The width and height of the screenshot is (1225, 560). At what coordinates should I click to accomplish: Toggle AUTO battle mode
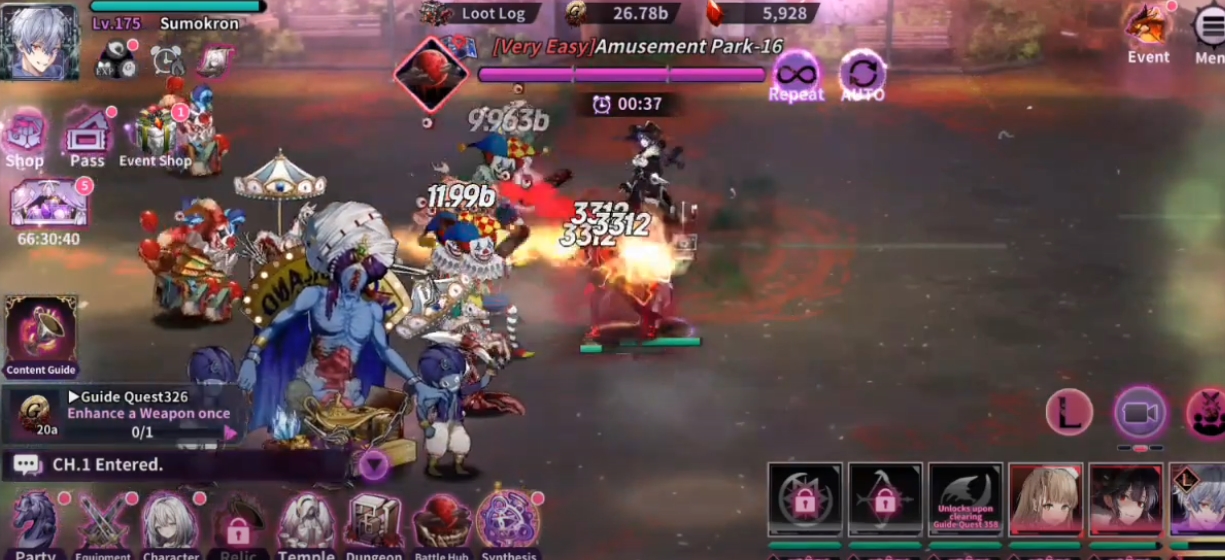862,76
